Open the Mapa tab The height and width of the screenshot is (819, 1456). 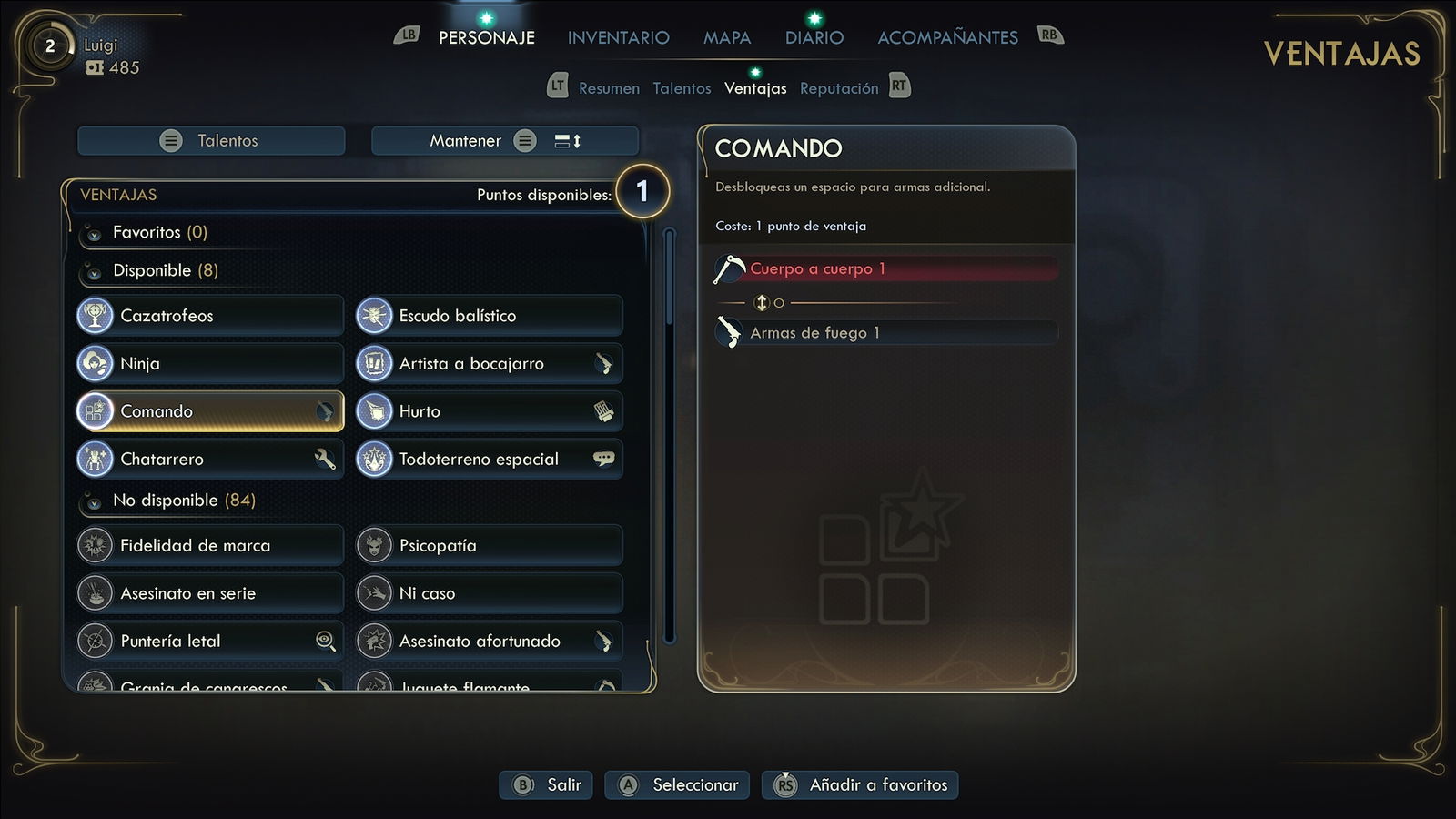[x=726, y=37]
